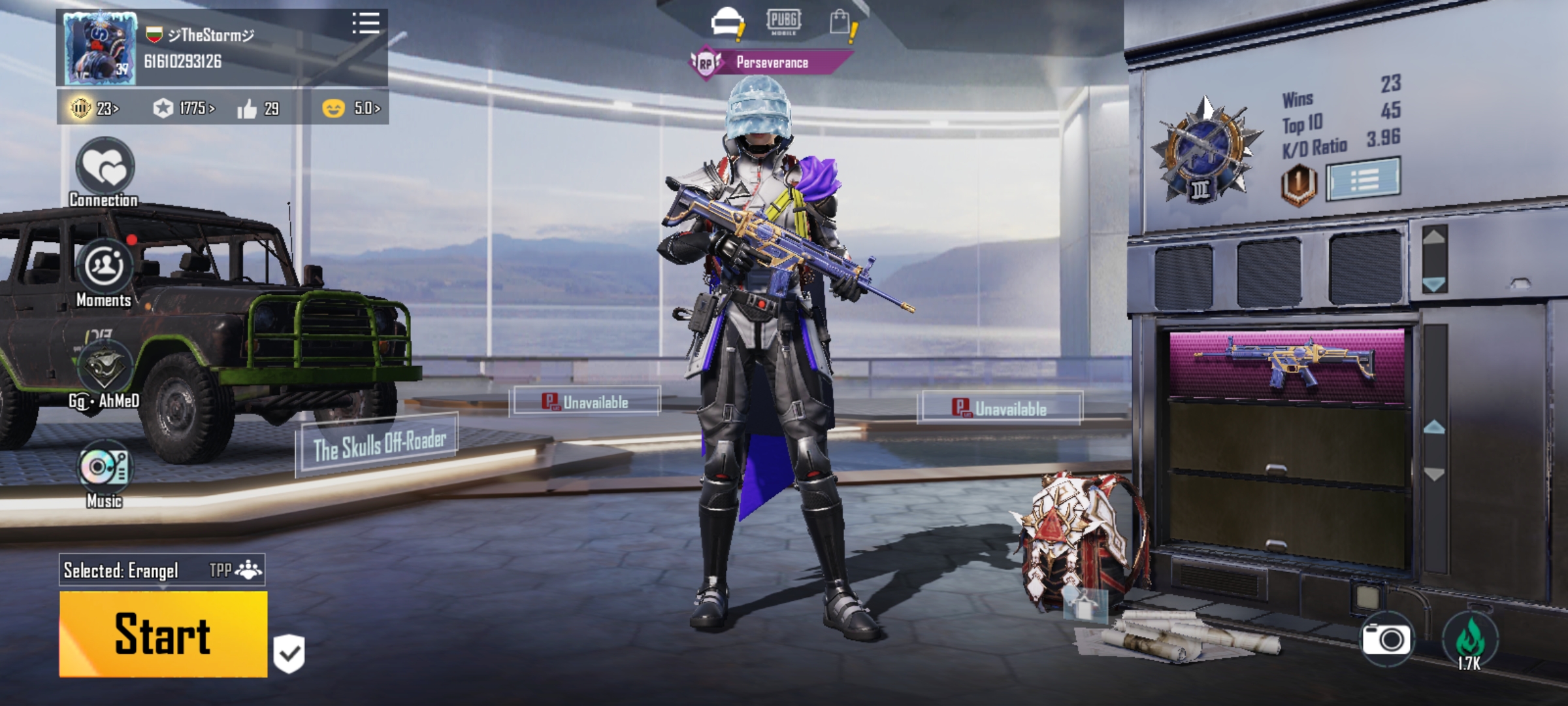Screen dimensions: 1568x706
Task: Select The Skulls Off-Roader label
Action: (378, 445)
